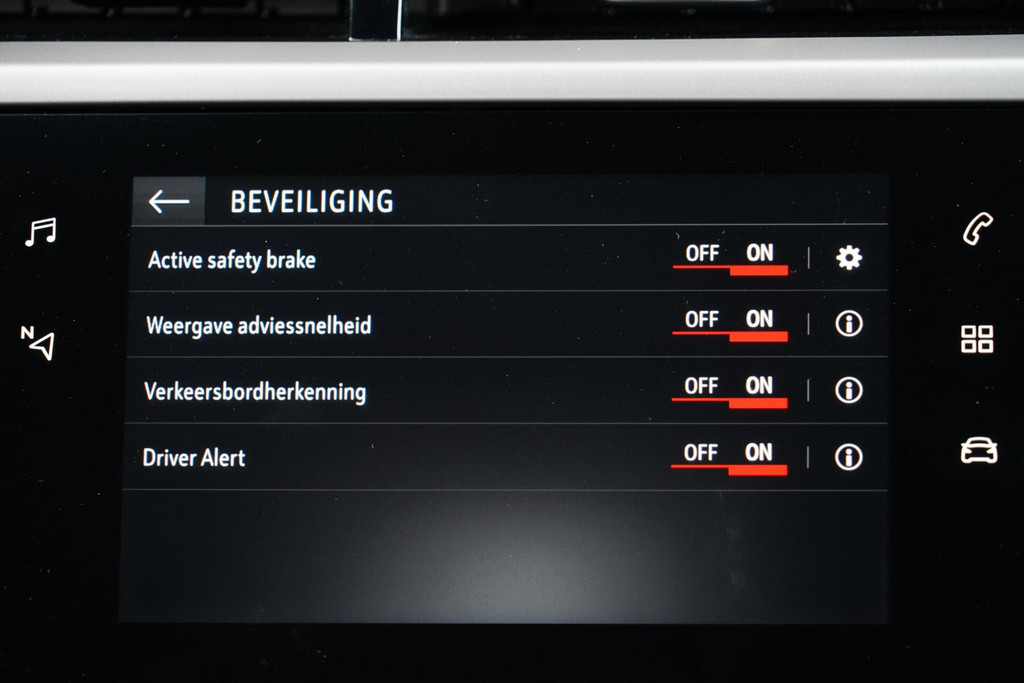1024x683 pixels.
Task: Toggle Verkeersbordherkenning switch
Action: click(x=730, y=389)
